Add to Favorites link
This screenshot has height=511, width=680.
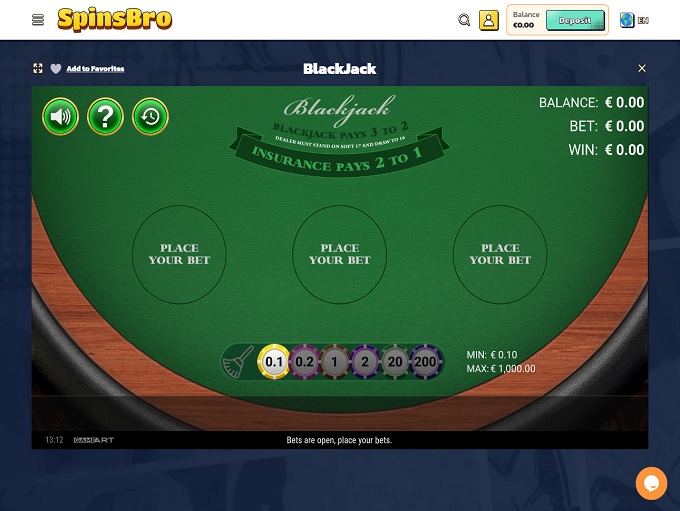(x=95, y=69)
